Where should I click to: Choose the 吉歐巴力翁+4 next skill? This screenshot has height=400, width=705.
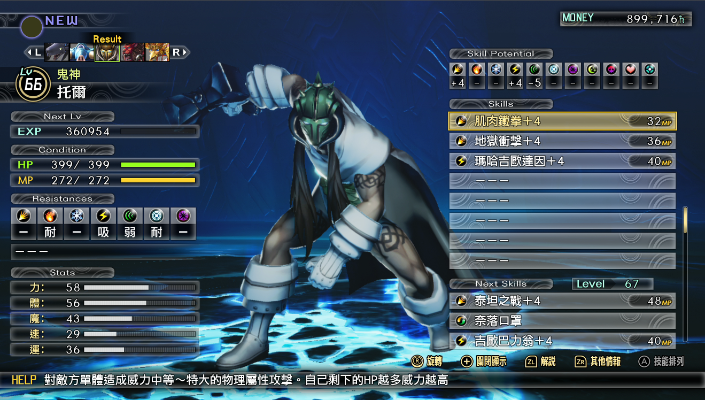[x=562, y=341]
